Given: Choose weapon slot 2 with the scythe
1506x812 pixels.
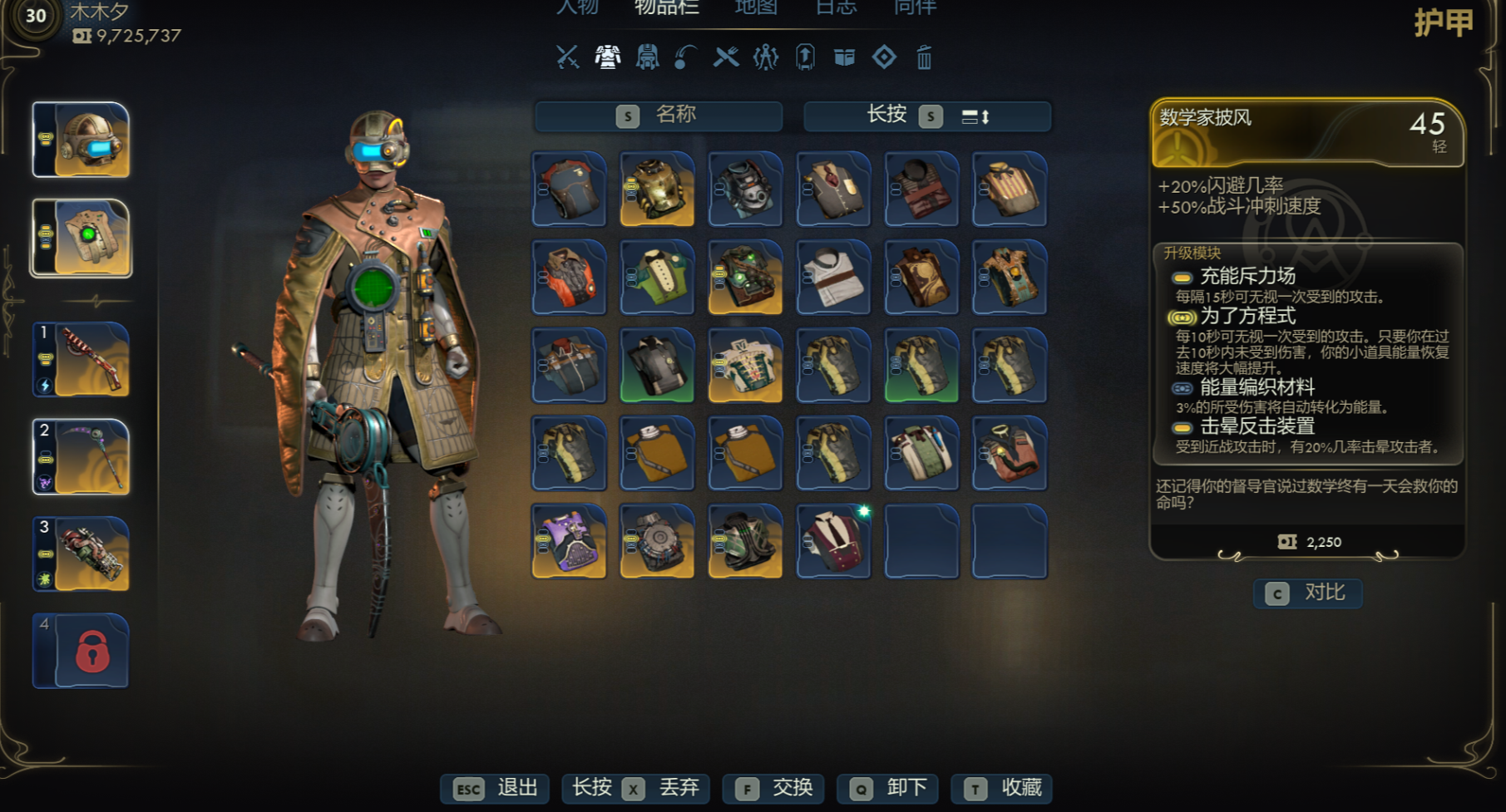Looking at the screenshot, I should [x=81, y=456].
